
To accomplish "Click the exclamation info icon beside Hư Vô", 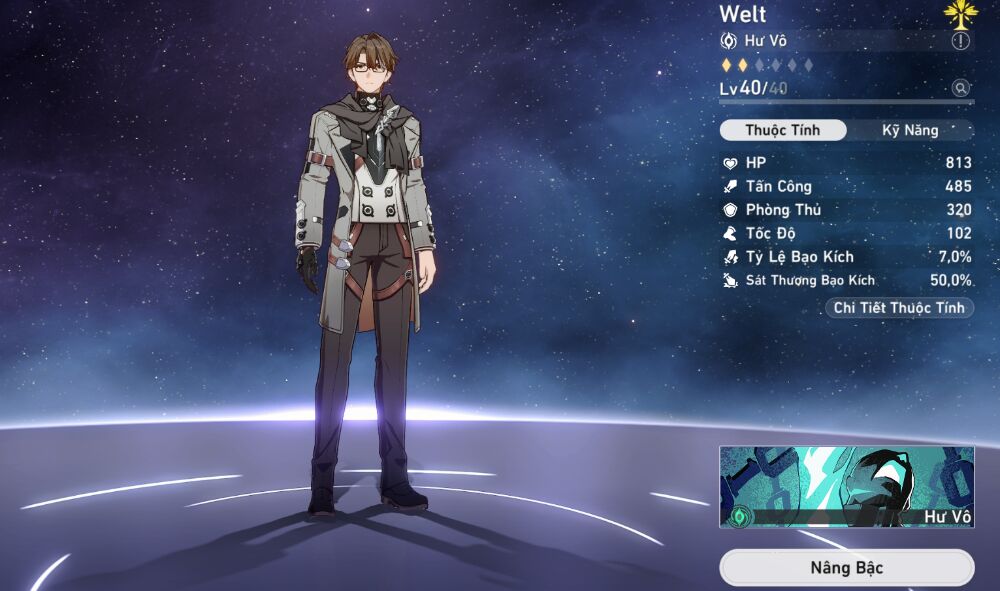I will [960, 41].
